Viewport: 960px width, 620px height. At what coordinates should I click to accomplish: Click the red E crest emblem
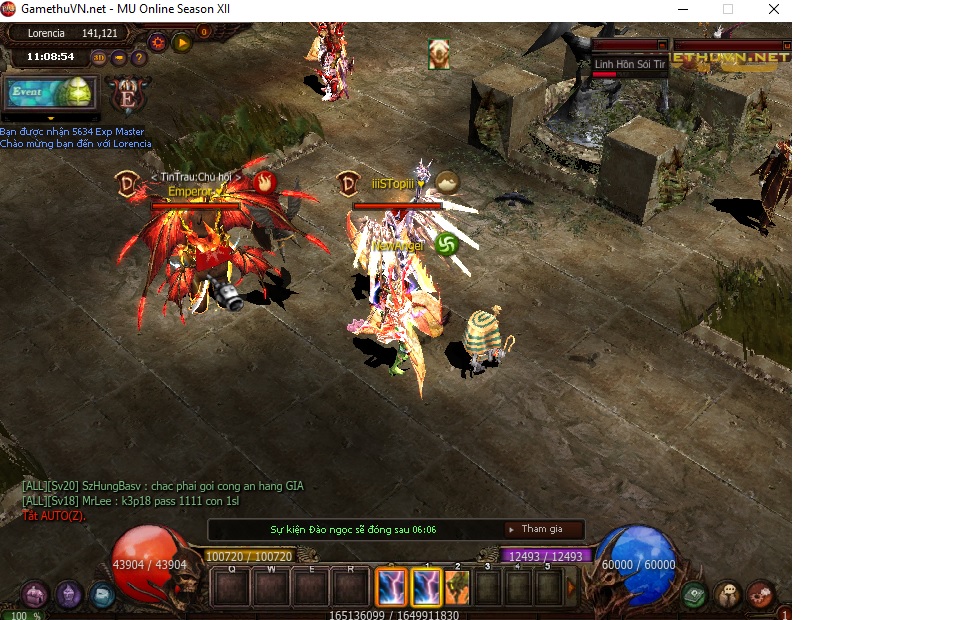129,94
